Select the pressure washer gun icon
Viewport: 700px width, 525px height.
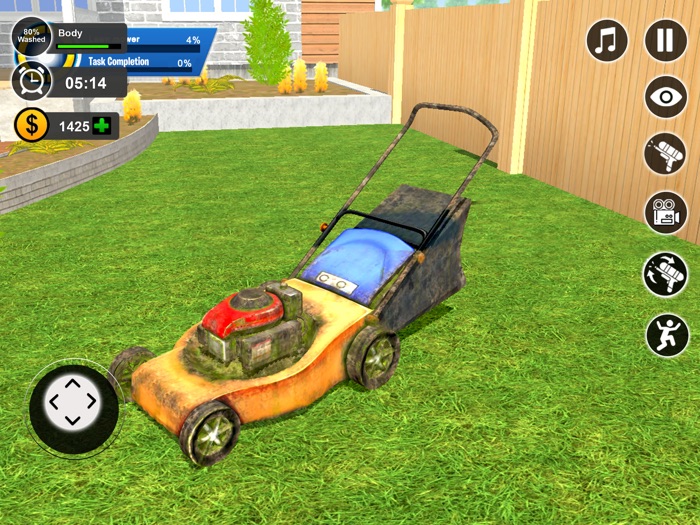[x=665, y=154]
